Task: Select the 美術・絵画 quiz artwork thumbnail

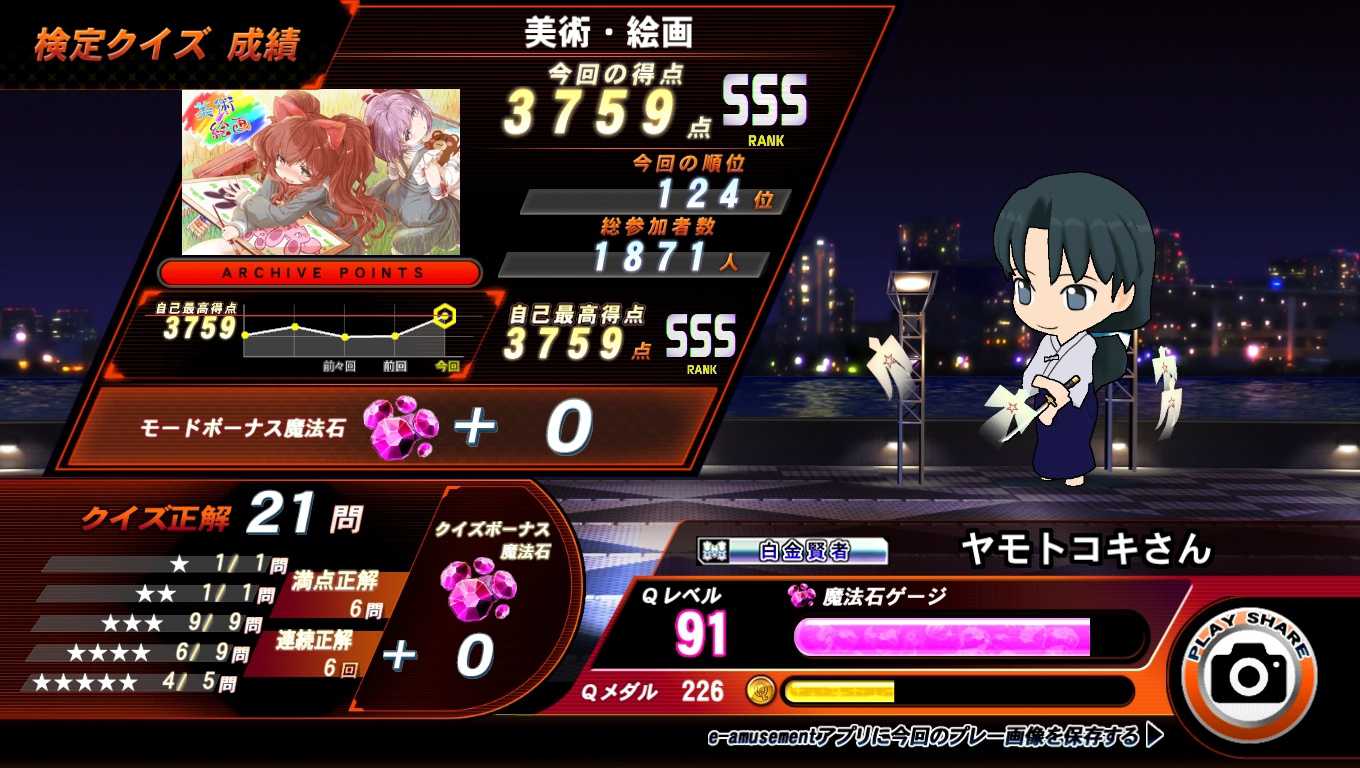Action: click(321, 172)
